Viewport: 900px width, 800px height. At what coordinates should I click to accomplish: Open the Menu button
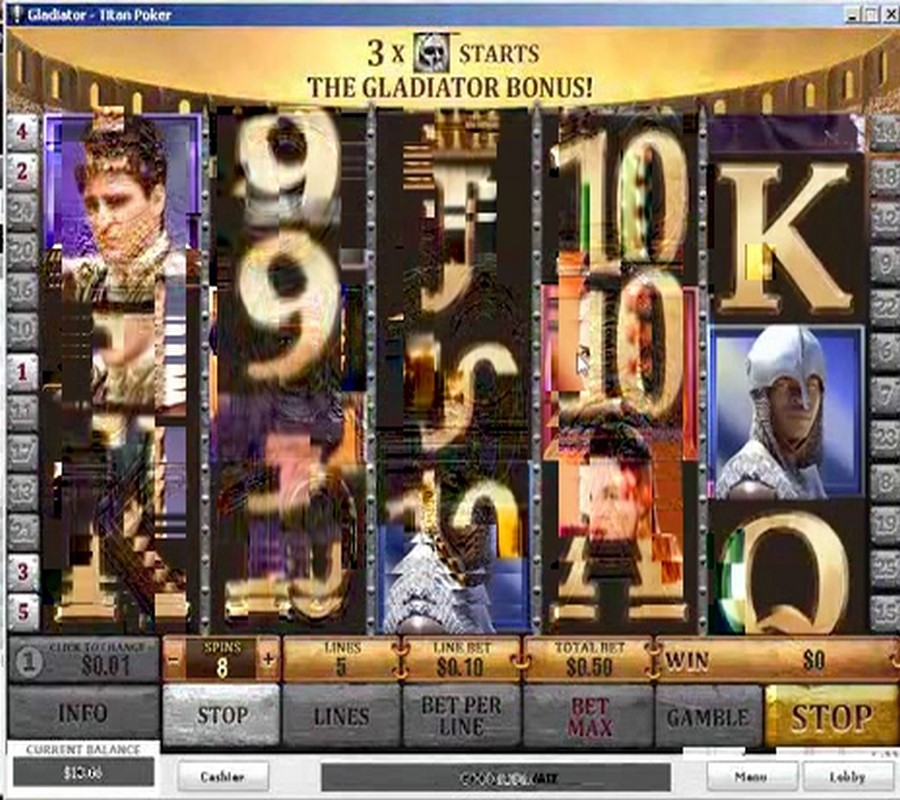point(751,776)
